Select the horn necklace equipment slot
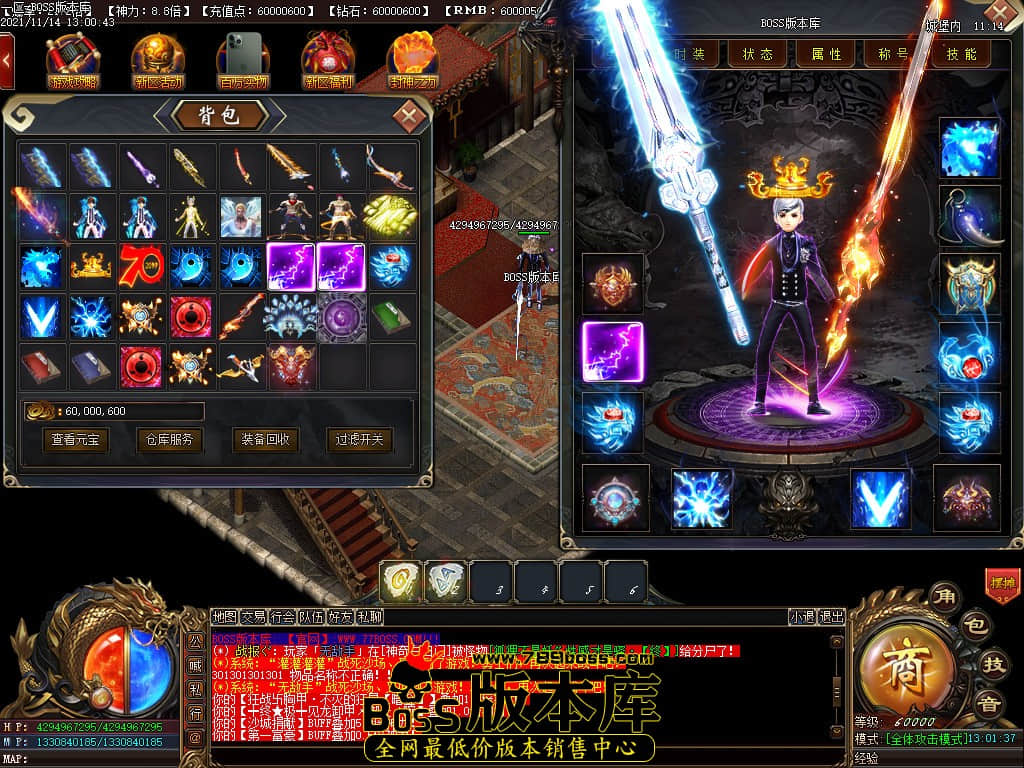 pyautogui.click(x=970, y=216)
